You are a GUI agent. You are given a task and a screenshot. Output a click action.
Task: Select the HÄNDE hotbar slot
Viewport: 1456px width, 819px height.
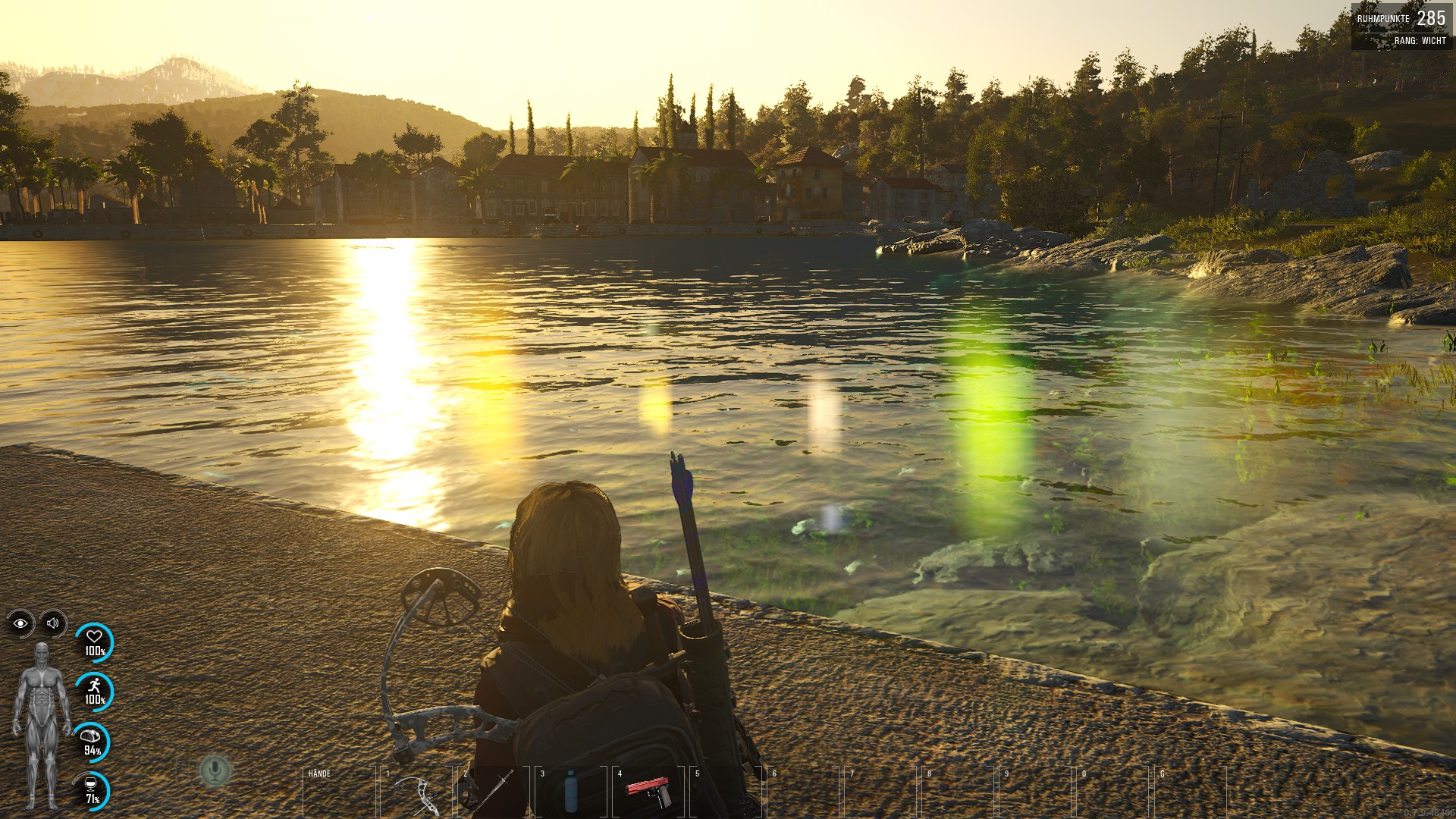340,792
